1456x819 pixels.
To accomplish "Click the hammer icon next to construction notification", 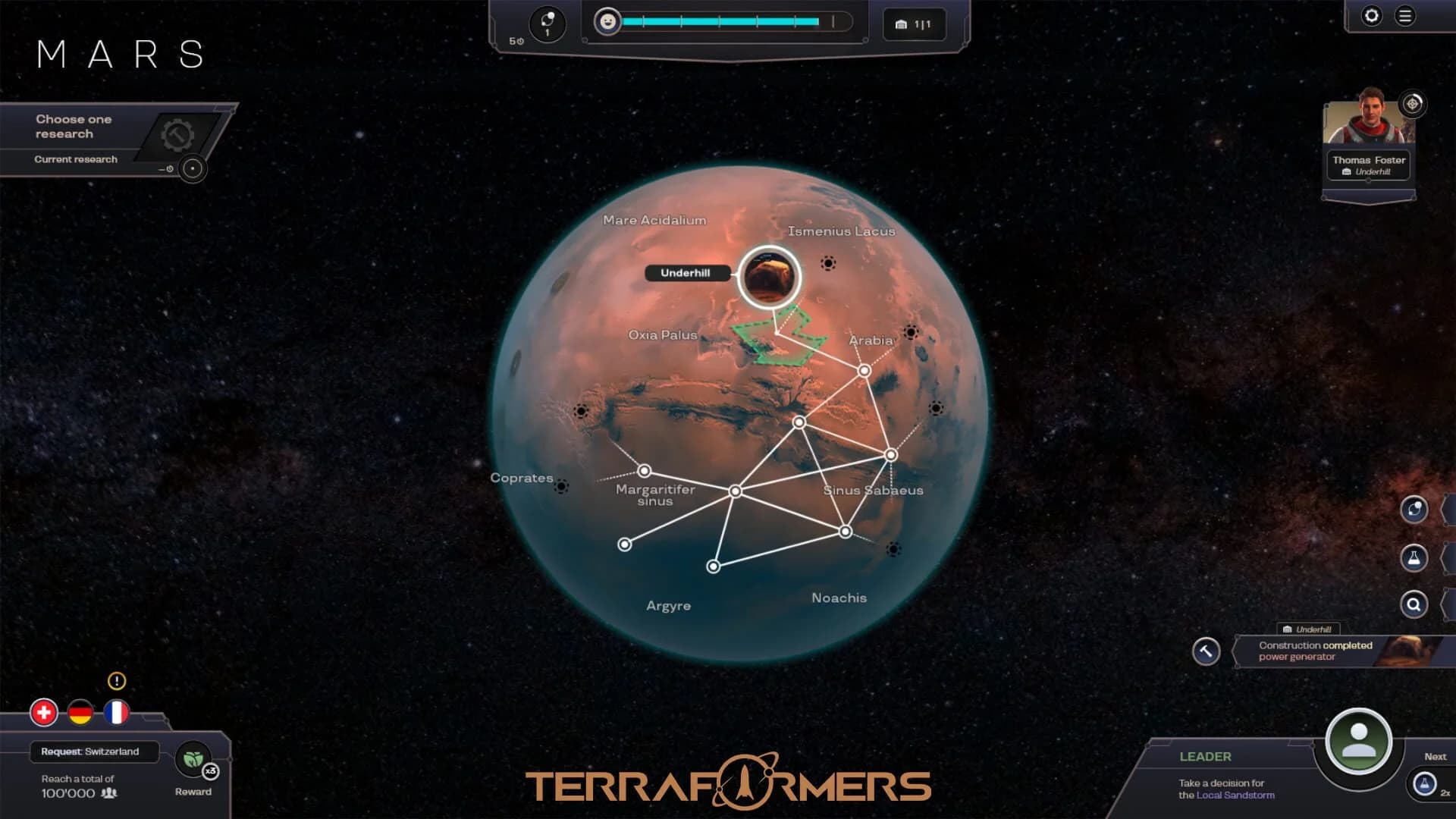I will click(1206, 651).
